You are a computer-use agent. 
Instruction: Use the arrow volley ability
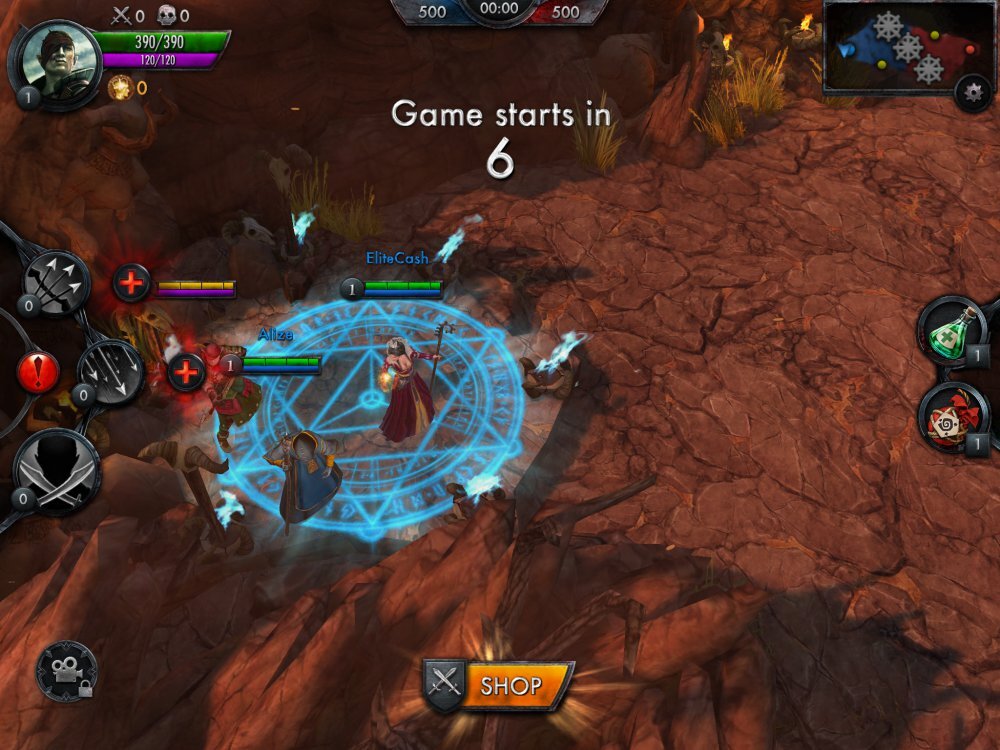pos(110,372)
